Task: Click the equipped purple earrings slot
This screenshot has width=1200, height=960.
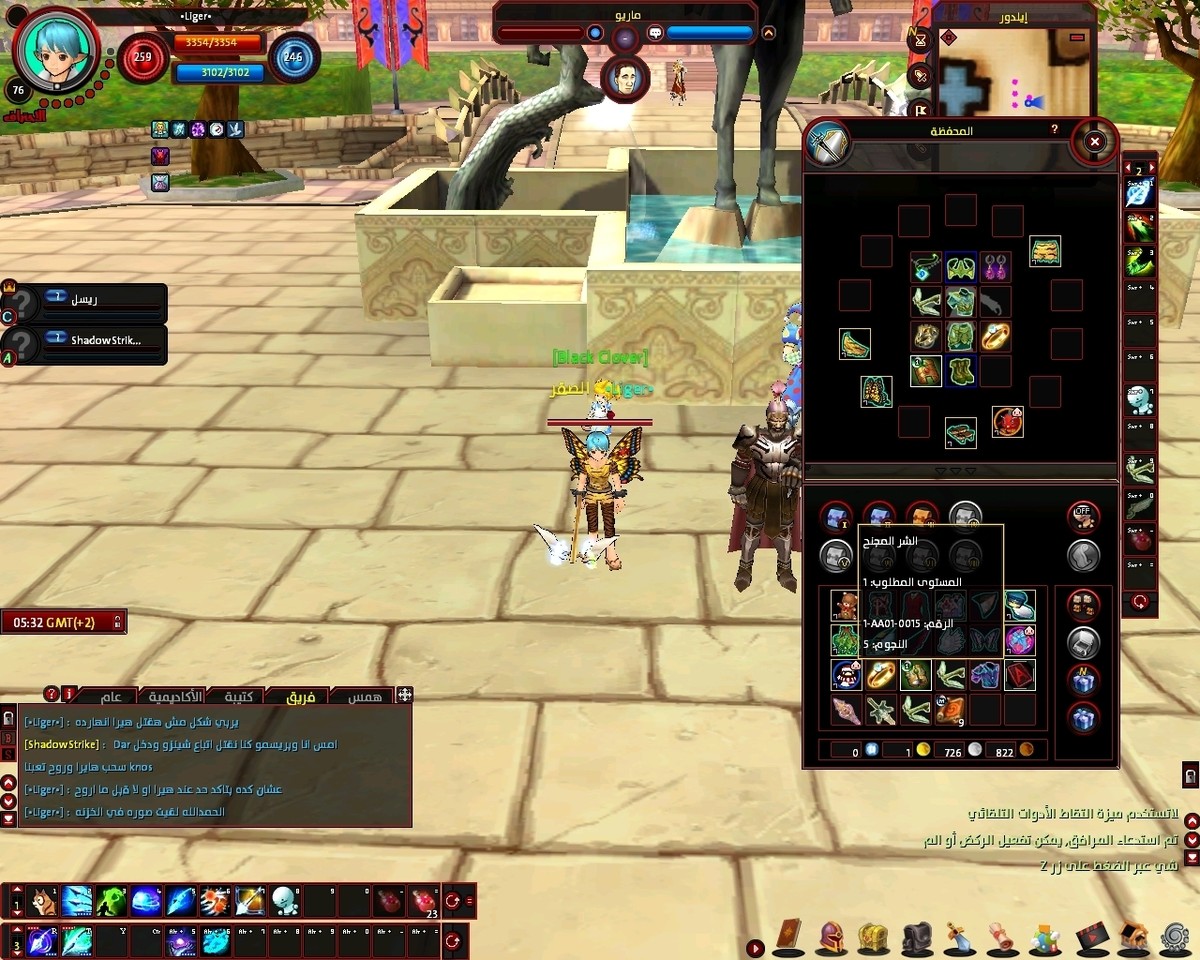Action: (x=995, y=267)
